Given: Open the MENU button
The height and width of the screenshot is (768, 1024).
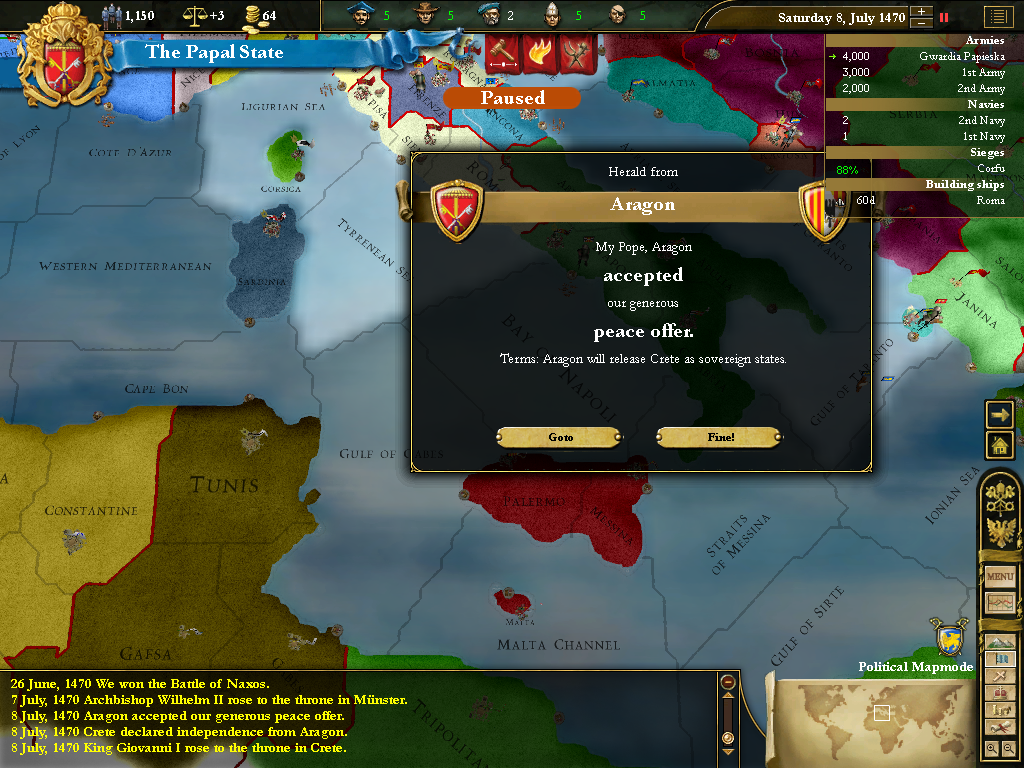Looking at the screenshot, I should [1000, 577].
